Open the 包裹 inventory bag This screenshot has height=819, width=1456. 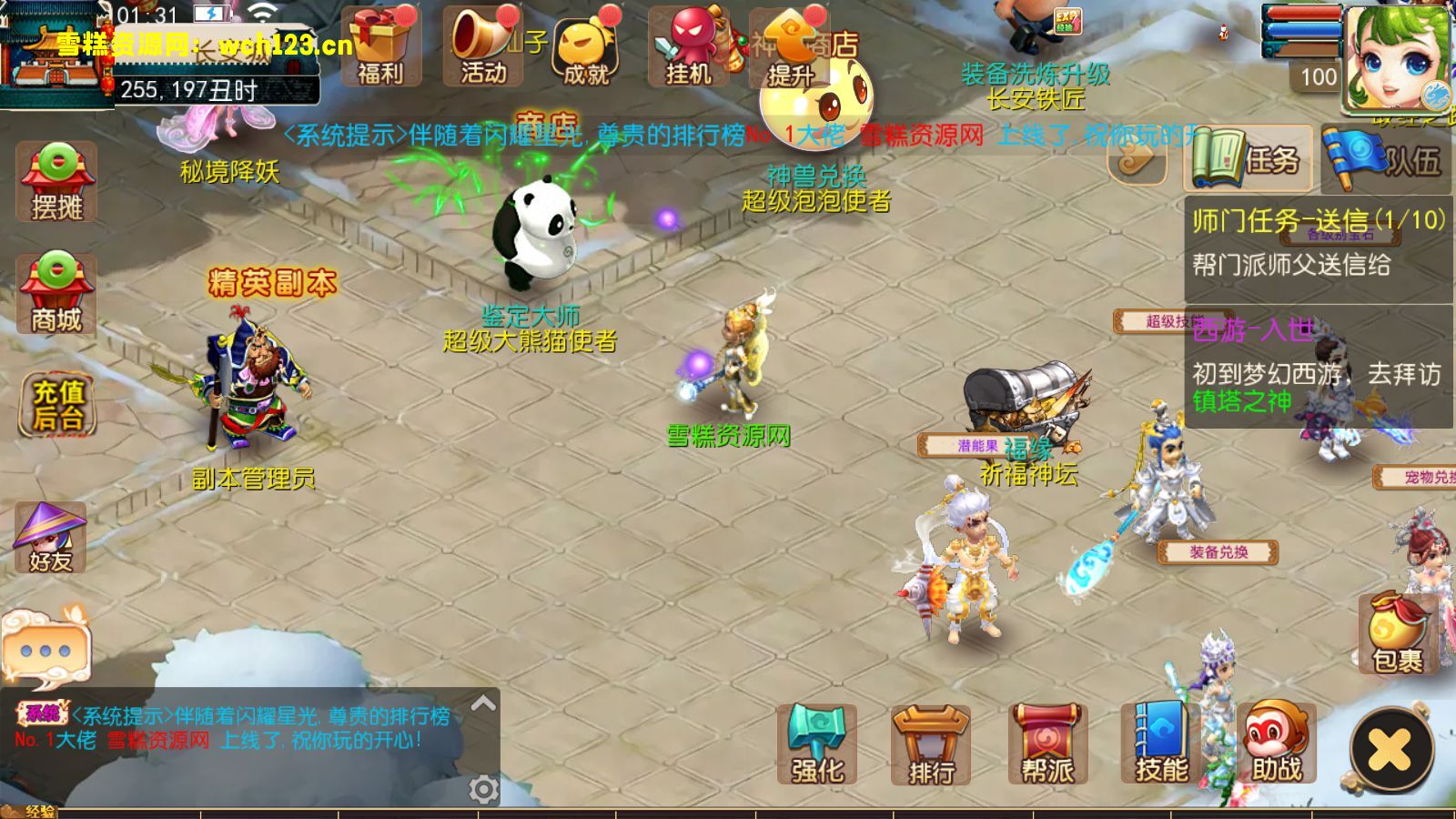pyautogui.click(x=1398, y=633)
